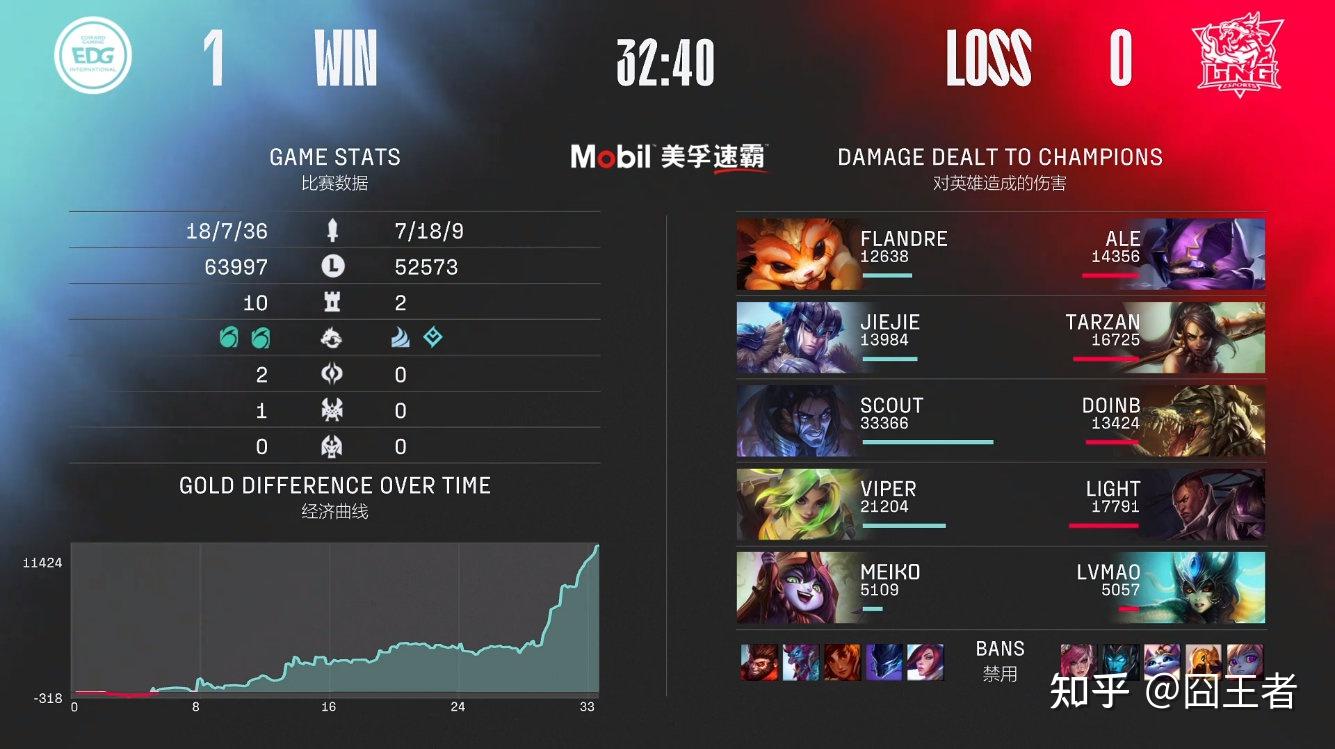Select the towers destroyed turret icon
The image size is (1335, 749).
[332, 302]
